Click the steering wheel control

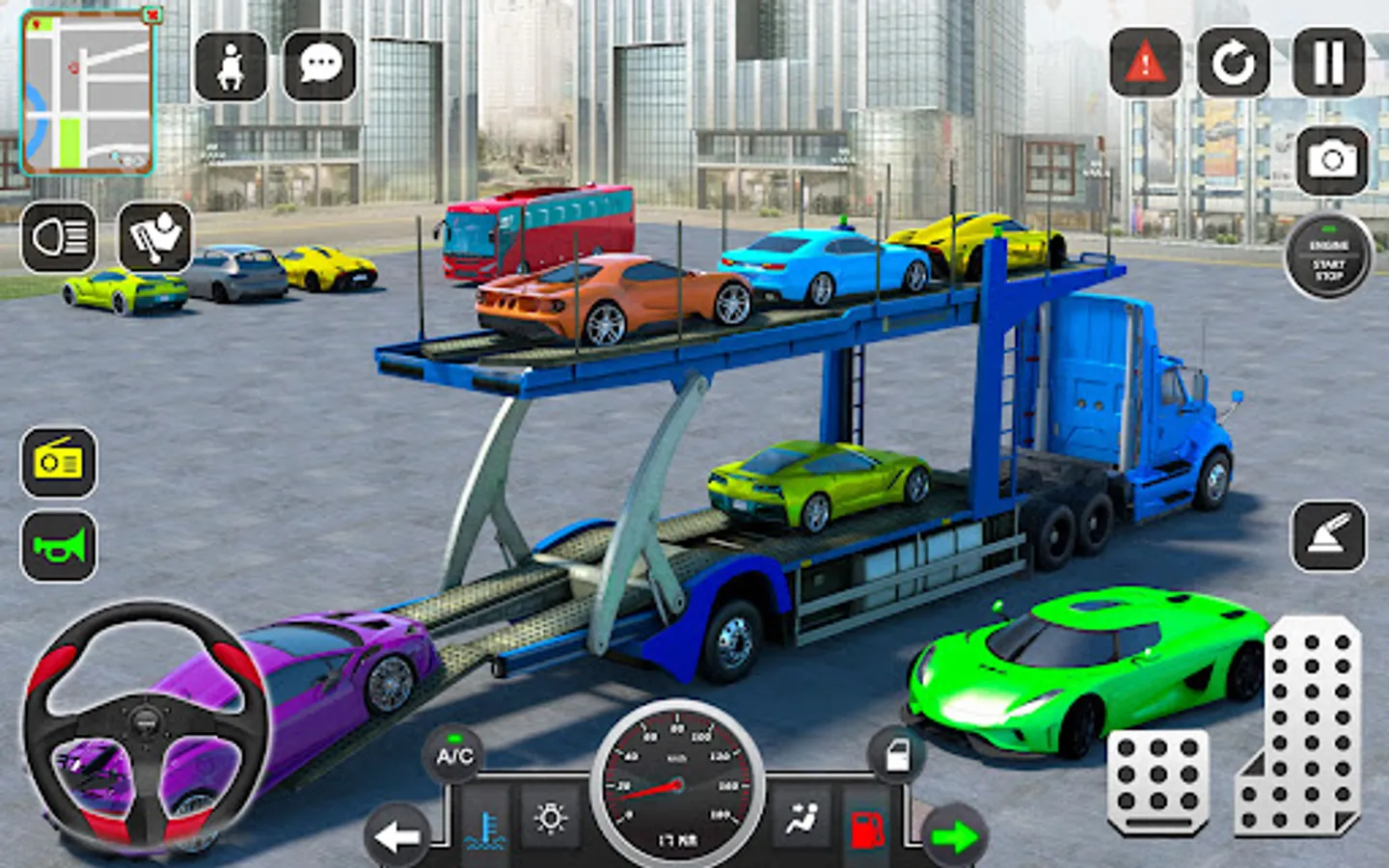147,725
